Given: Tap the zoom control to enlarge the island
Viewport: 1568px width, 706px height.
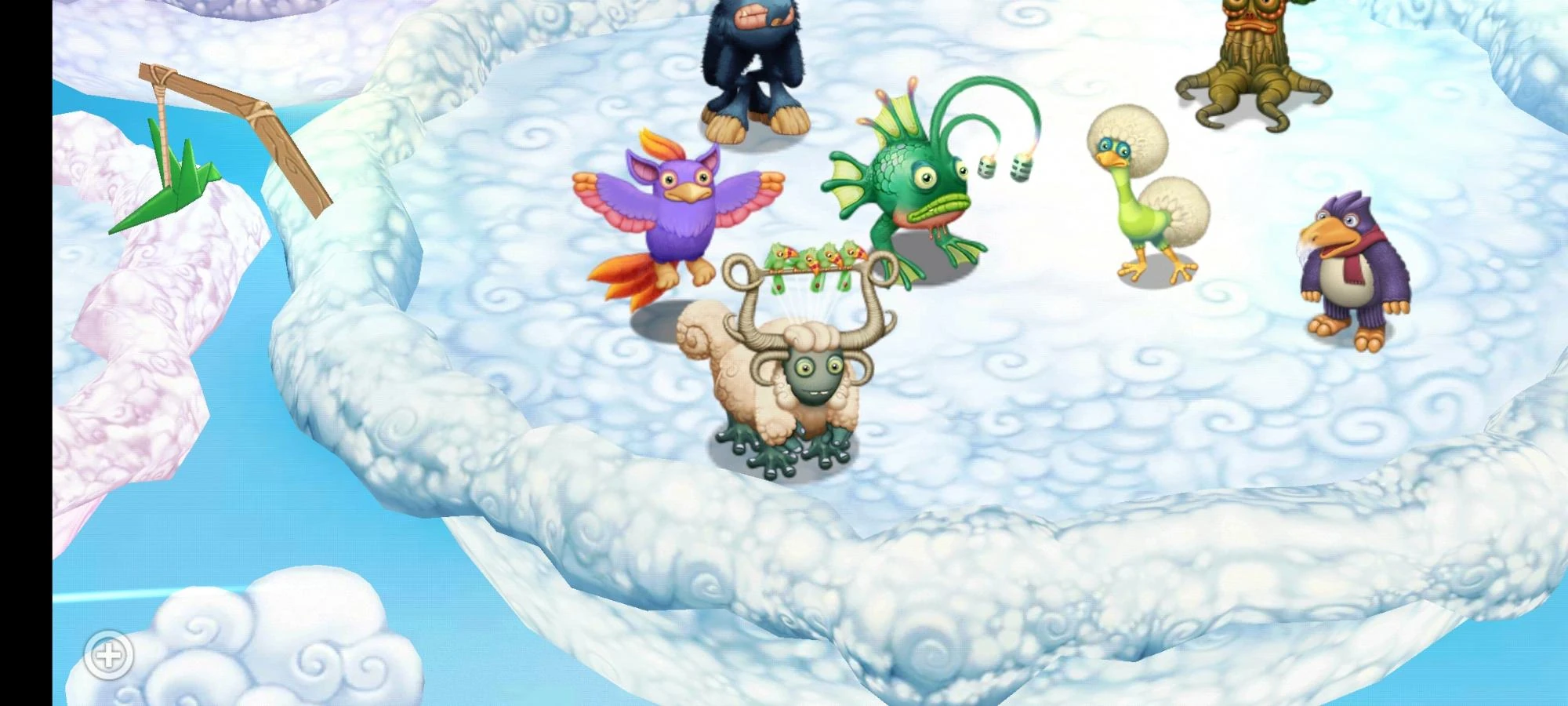Looking at the screenshot, I should [x=110, y=653].
